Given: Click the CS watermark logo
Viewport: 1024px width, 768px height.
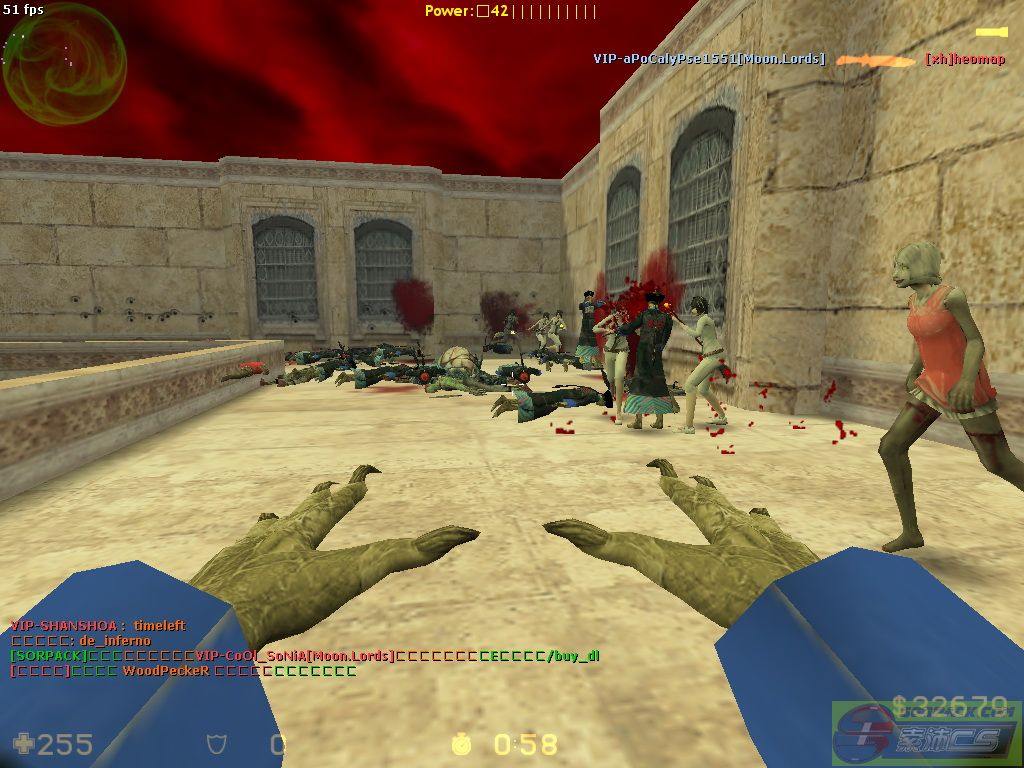Looking at the screenshot, I should [x=927, y=731].
